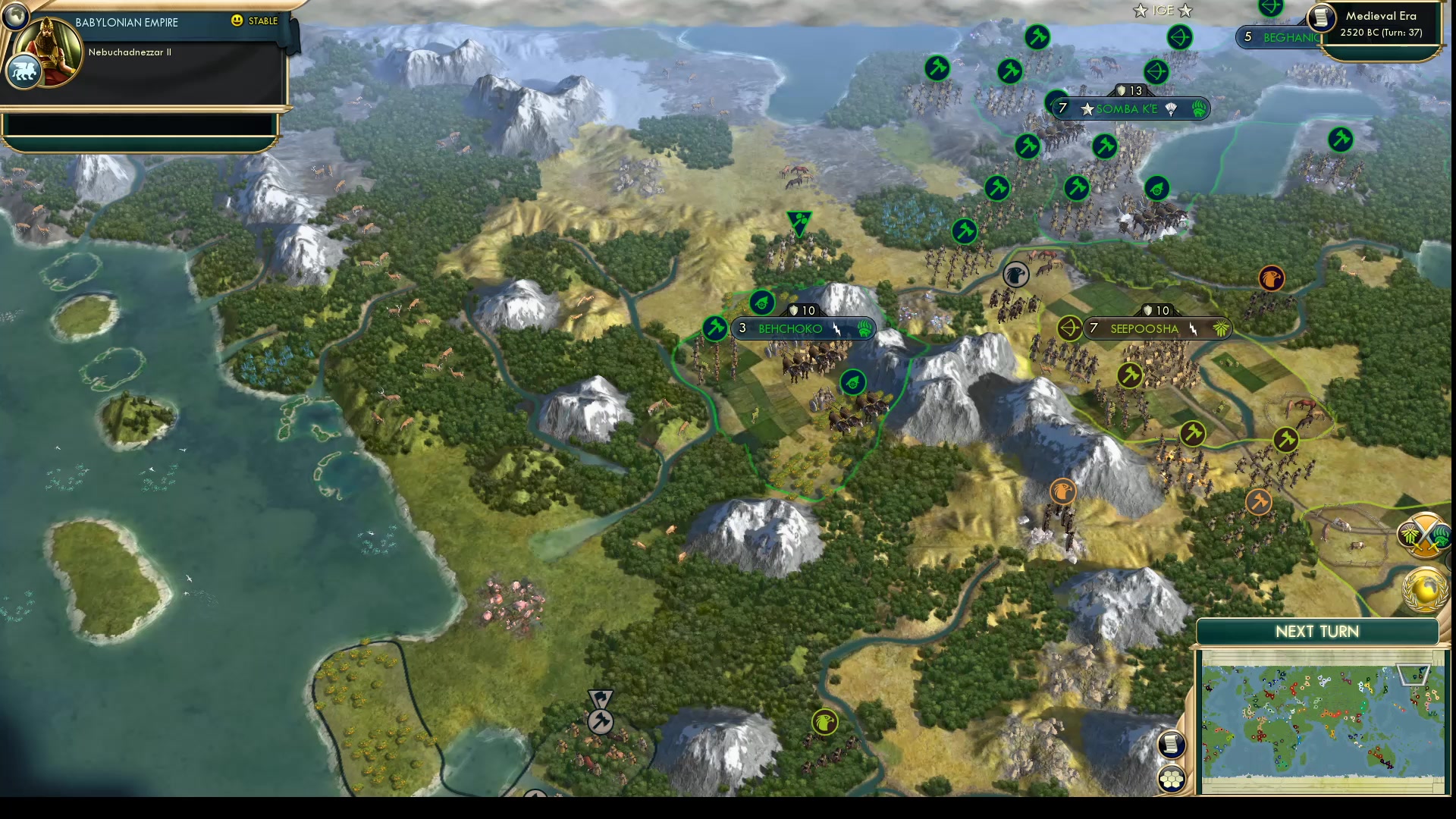Open the IGE in-game editor
1456x819 pixels.
coord(1163,11)
